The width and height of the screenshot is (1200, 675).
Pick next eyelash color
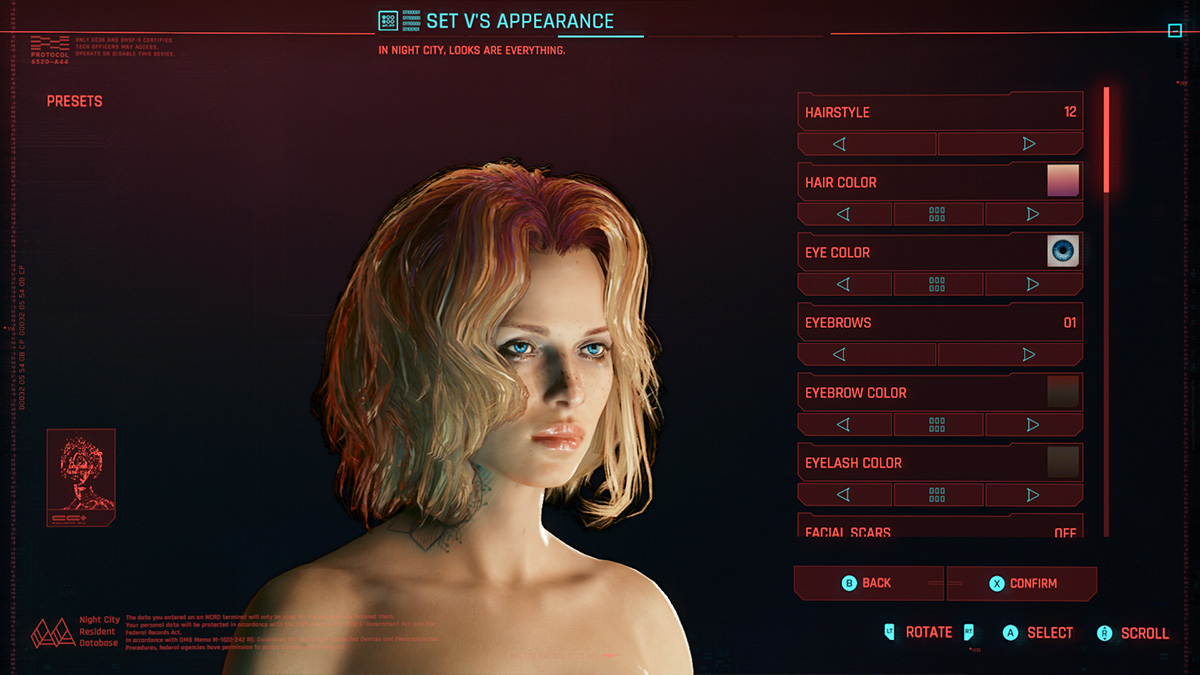(1033, 494)
